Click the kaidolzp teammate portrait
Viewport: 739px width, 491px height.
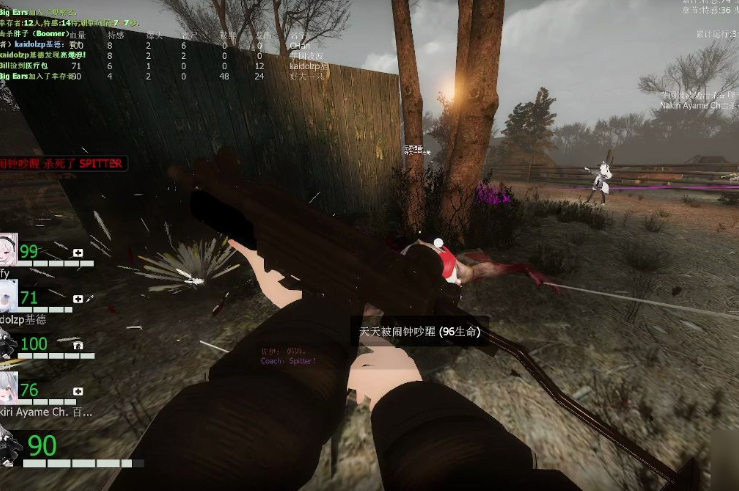coord(8,297)
